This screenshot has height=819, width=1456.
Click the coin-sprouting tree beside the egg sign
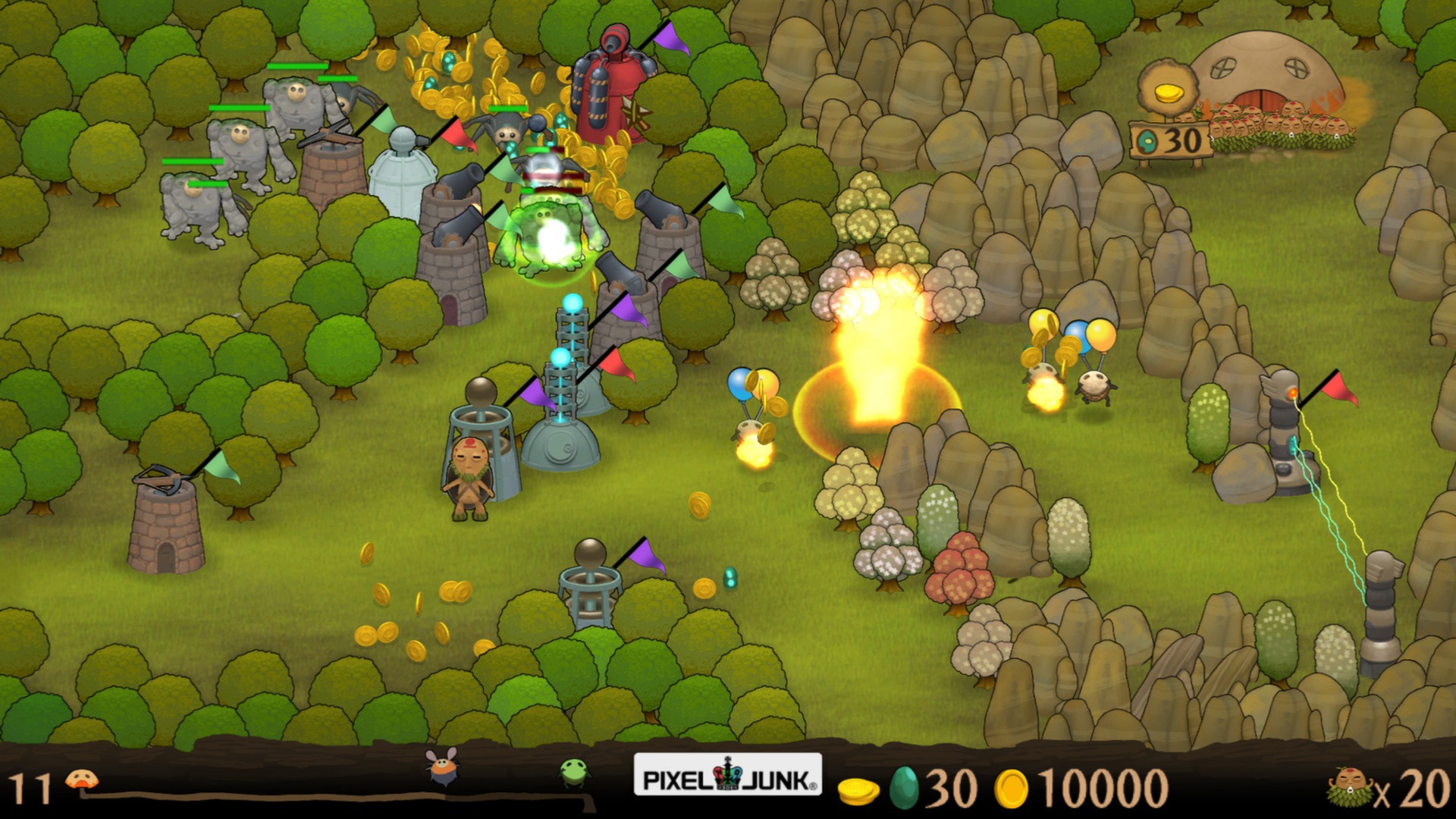[x=1168, y=87]
